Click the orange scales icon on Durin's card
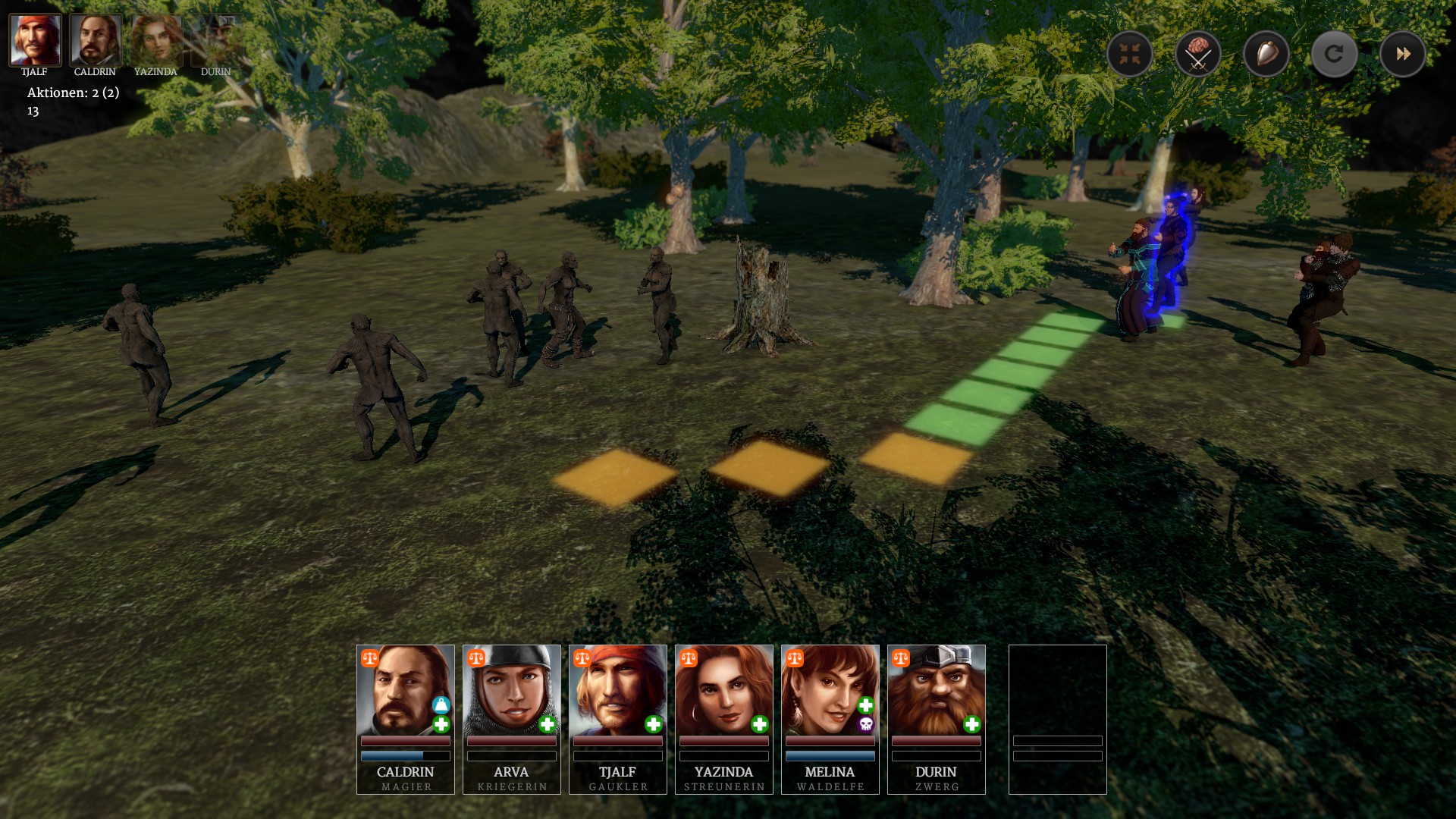Image resolution: width=1456 pixels, height=819 pixels. pyautogui.click(x=900, y=657)
